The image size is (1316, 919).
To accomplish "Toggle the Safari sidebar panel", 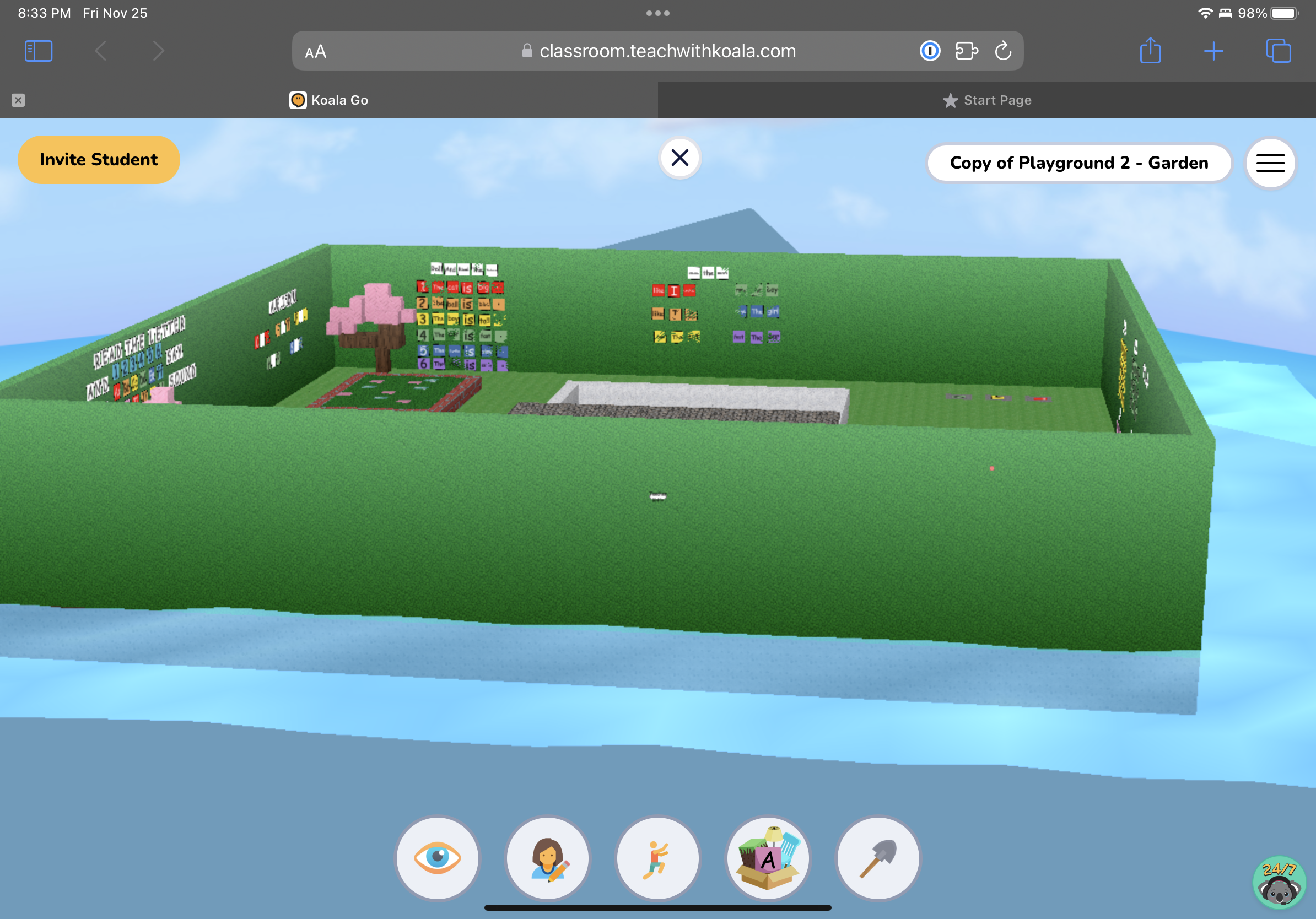I will pos(38,51).
